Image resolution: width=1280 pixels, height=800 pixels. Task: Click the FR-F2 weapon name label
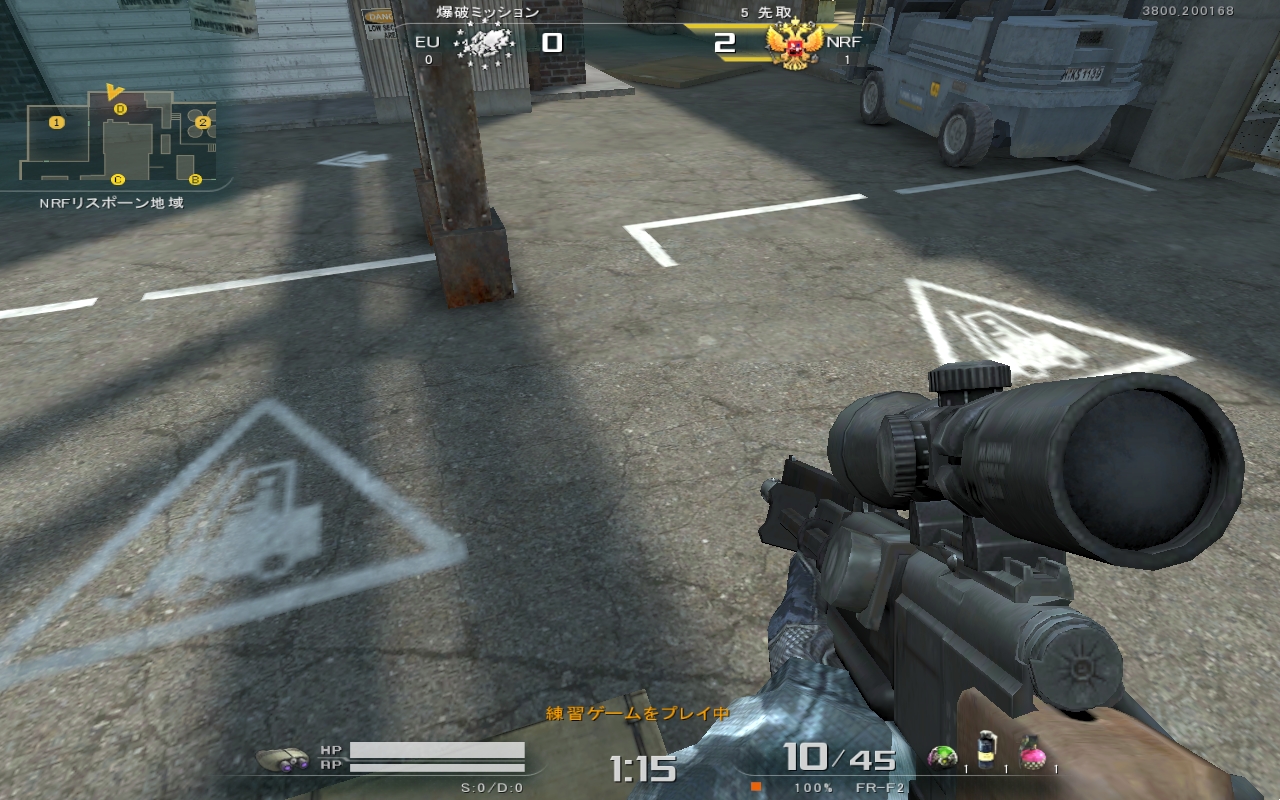880,787
